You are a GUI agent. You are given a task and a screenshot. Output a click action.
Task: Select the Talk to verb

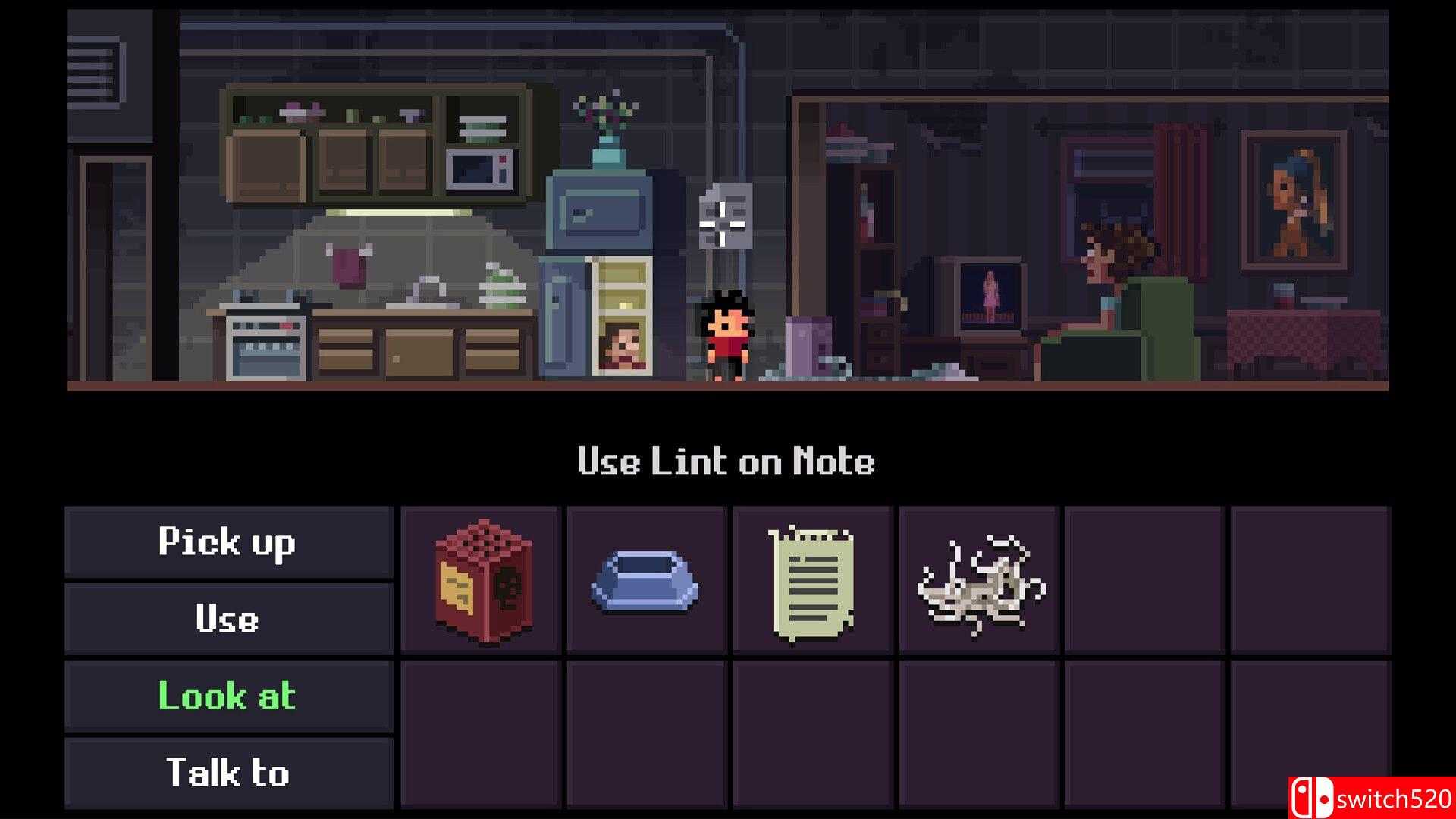click(227, 773)
